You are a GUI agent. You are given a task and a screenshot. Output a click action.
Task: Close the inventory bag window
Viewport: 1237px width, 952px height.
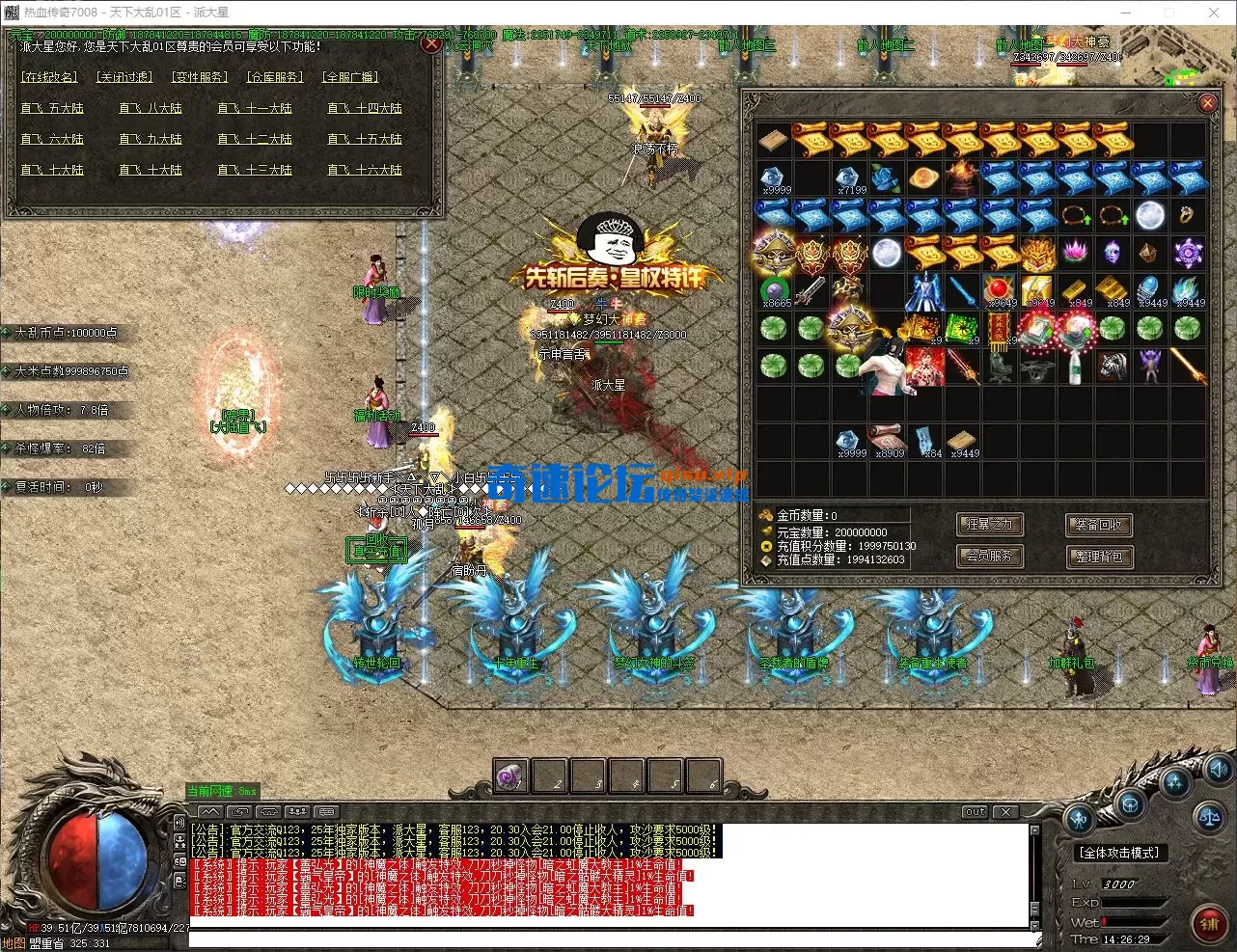tap(1206, 102)
